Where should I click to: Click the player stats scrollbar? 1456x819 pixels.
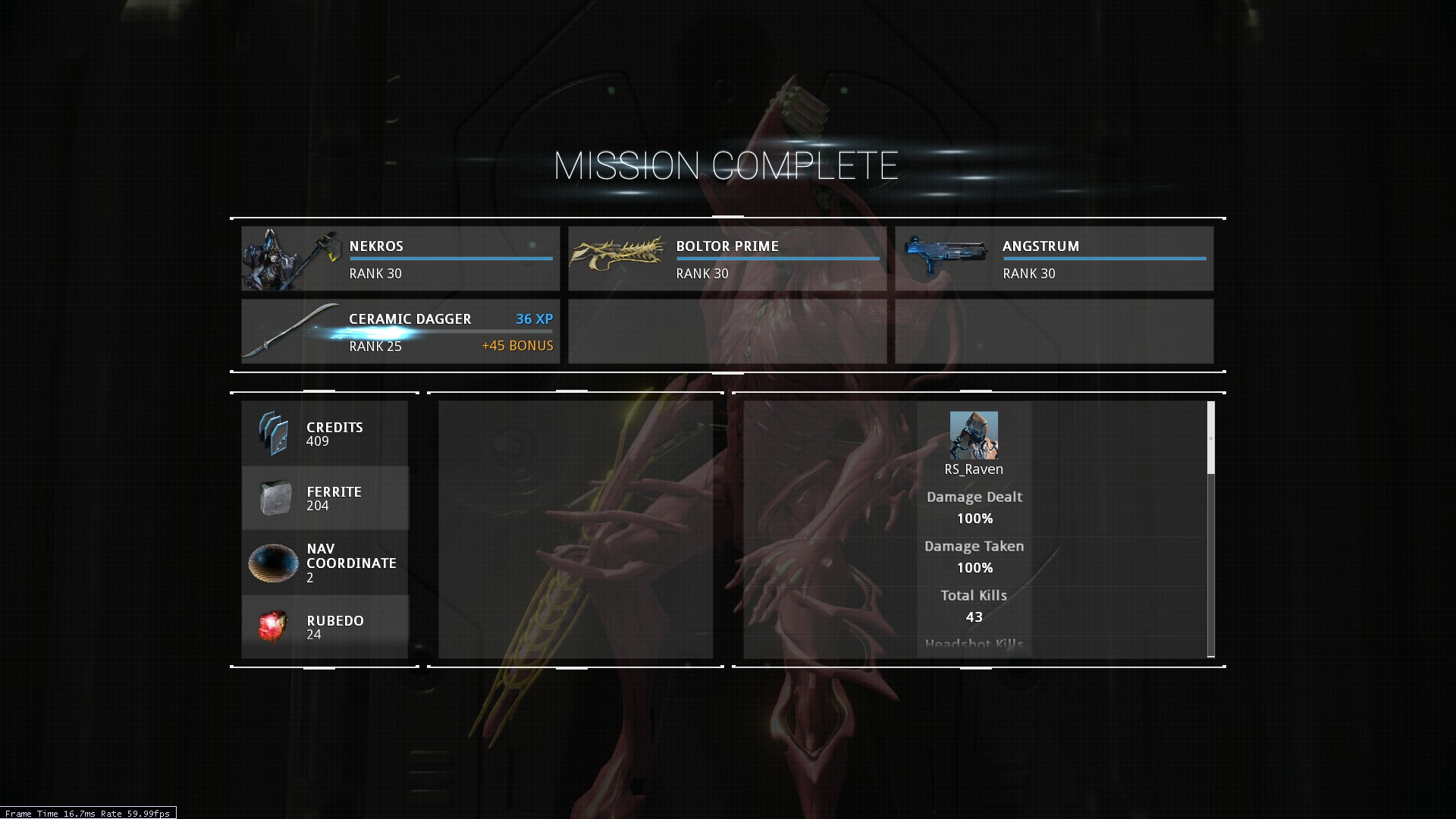pos(1210,438)
